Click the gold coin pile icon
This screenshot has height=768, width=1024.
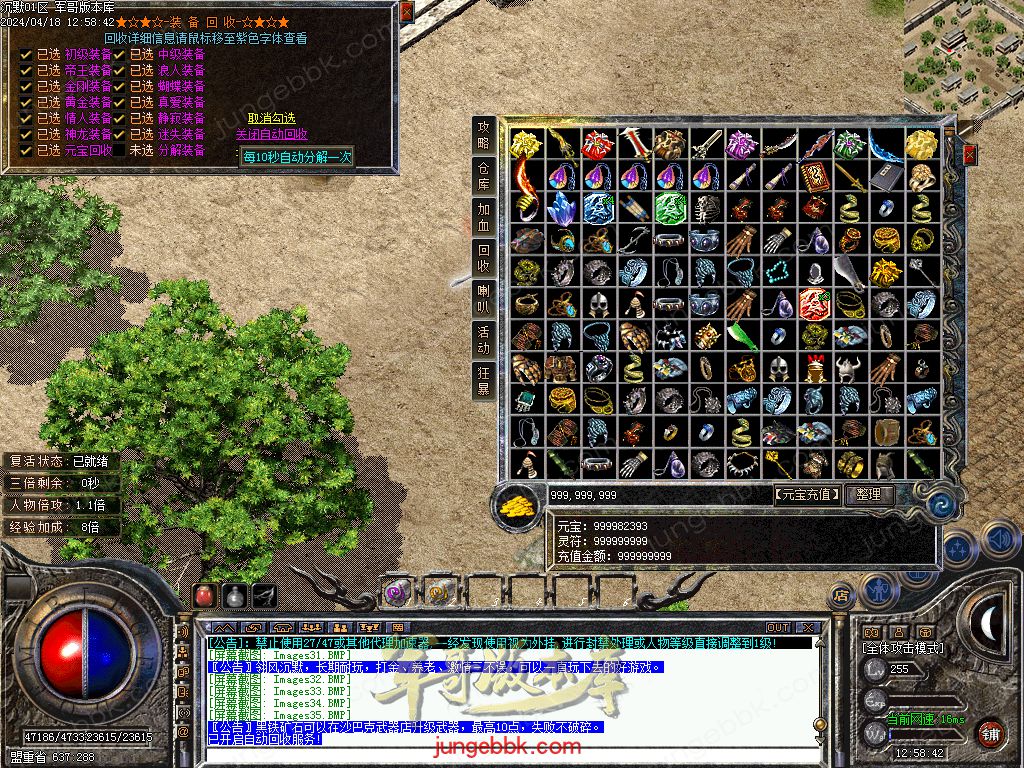(516, 505)
